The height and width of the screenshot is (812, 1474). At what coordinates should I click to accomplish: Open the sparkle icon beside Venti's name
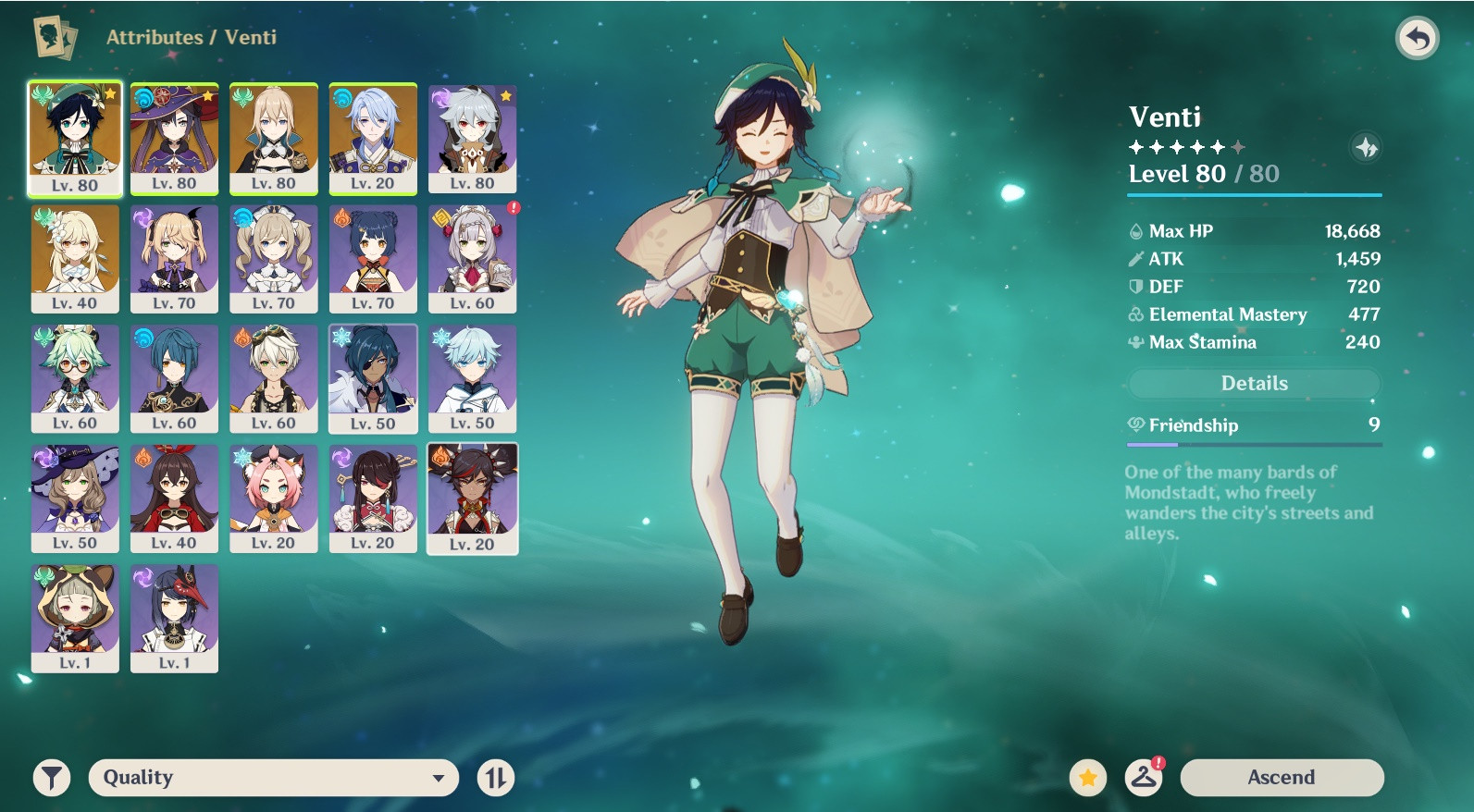click(1366, 147)
